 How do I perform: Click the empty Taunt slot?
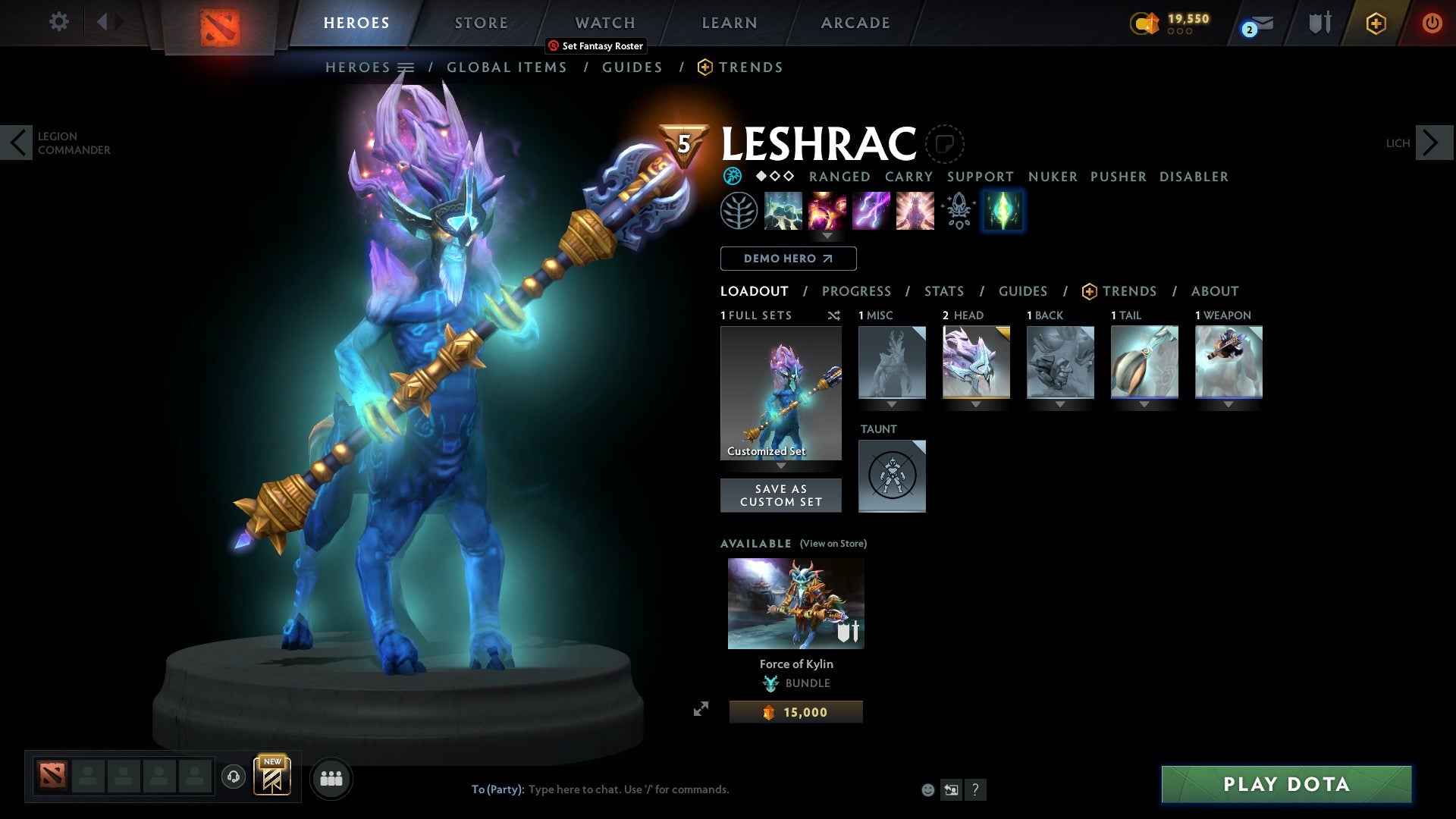coord(892,475)
